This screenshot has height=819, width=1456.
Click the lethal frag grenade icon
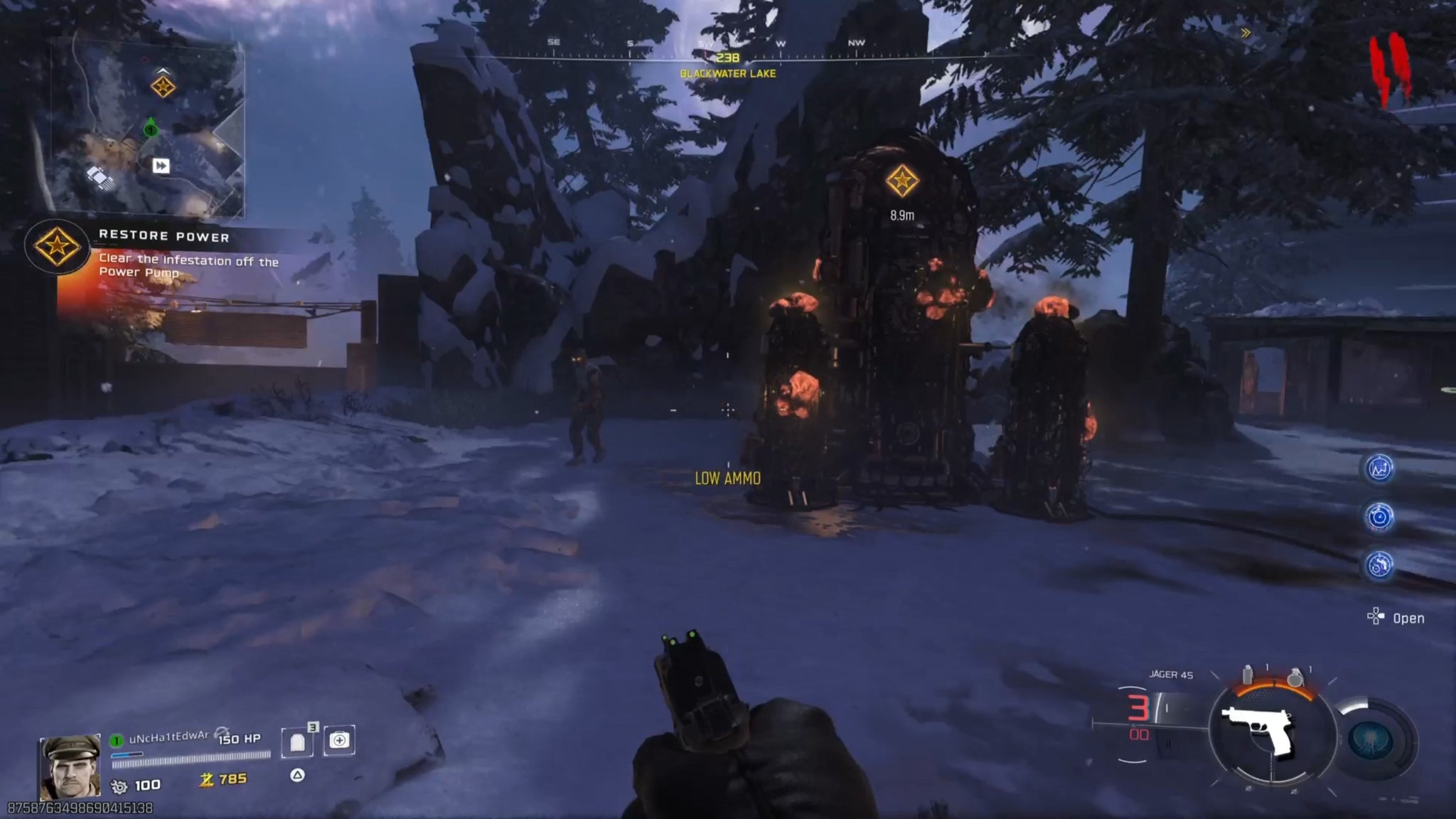pyautogui.click(x=1295, y=677)
